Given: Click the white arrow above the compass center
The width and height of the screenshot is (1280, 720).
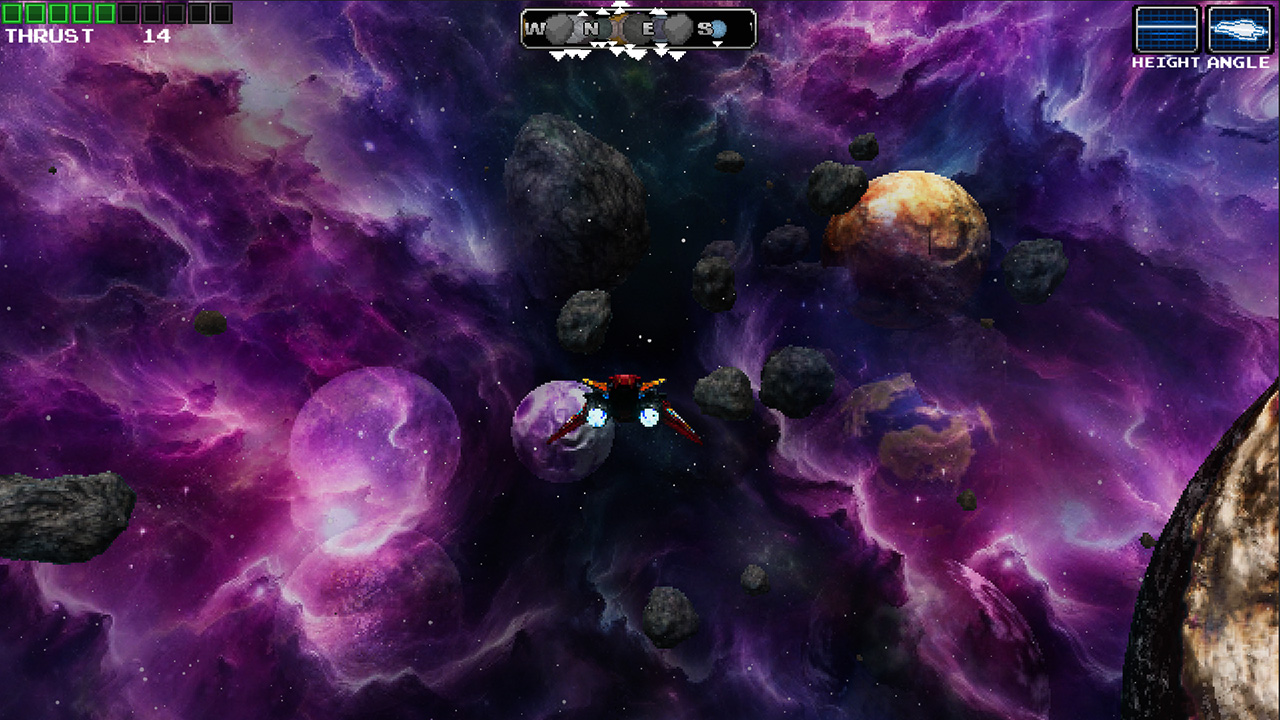Looking at the screenshot, I should (620, 4).
